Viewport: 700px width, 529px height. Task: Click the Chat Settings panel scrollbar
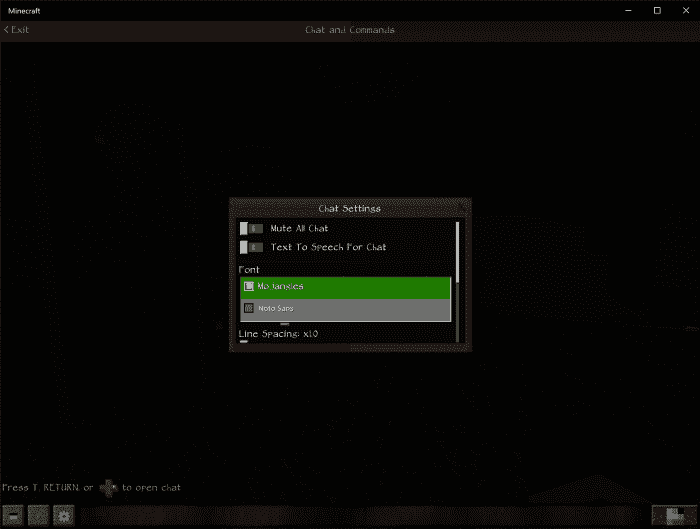[x=458, y=250]
